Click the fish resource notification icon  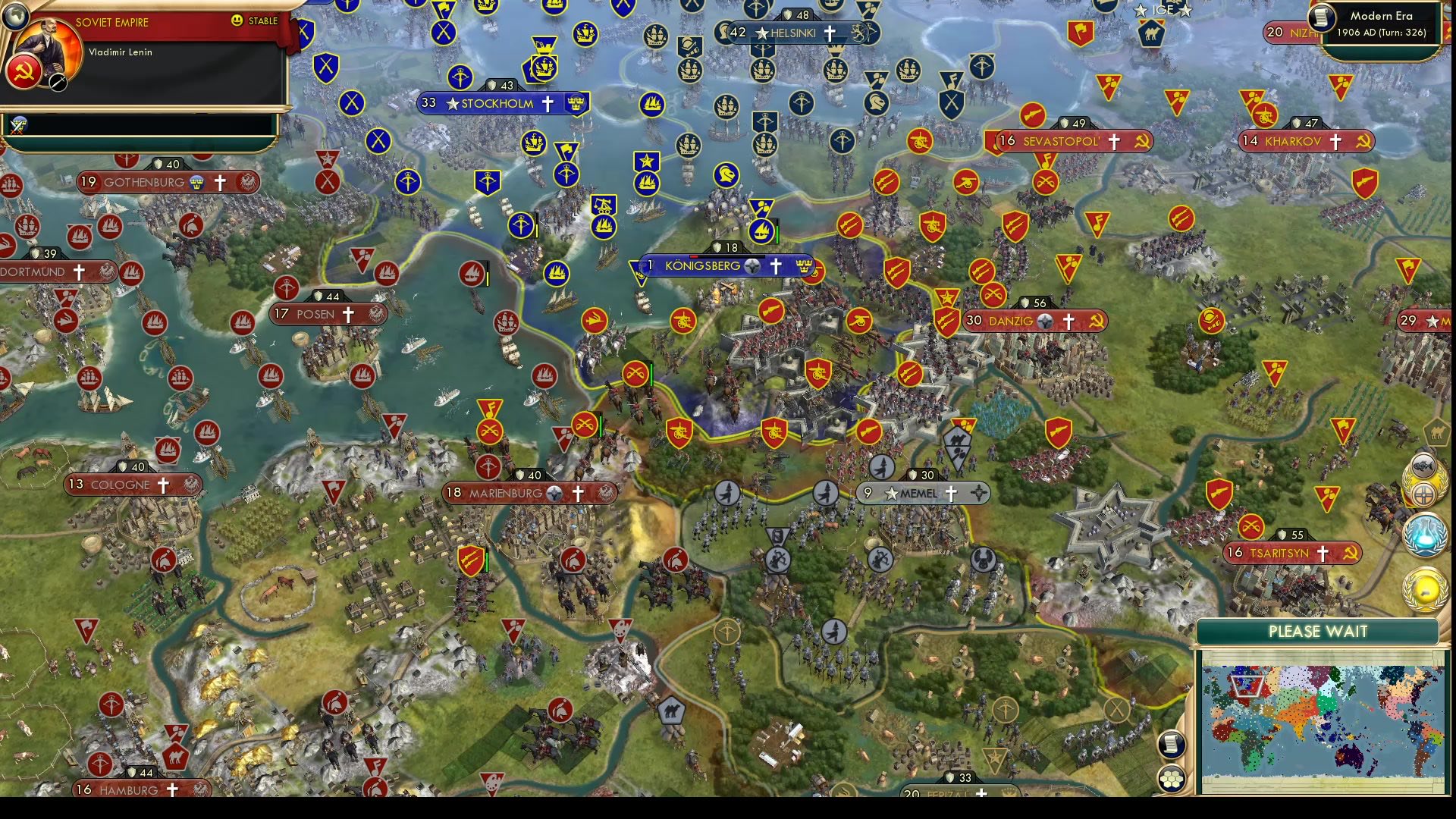(1423, 465)
